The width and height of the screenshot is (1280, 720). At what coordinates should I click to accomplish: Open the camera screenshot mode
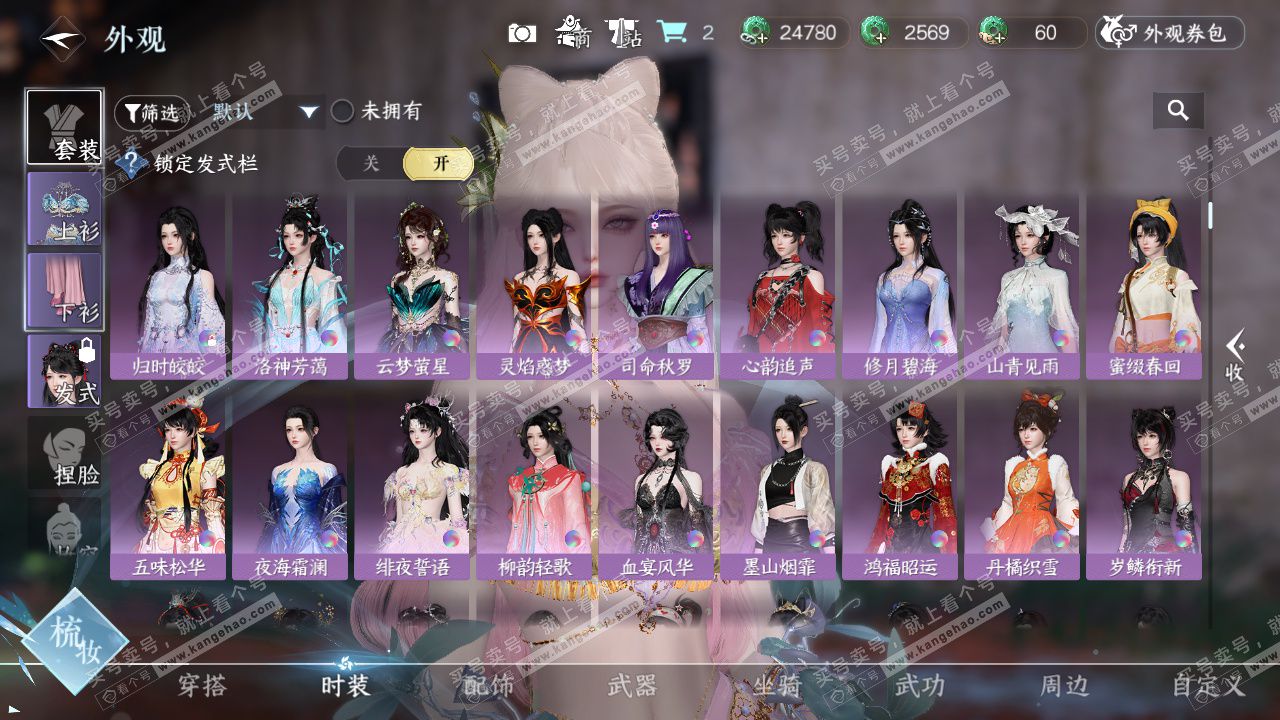[522, 33]
